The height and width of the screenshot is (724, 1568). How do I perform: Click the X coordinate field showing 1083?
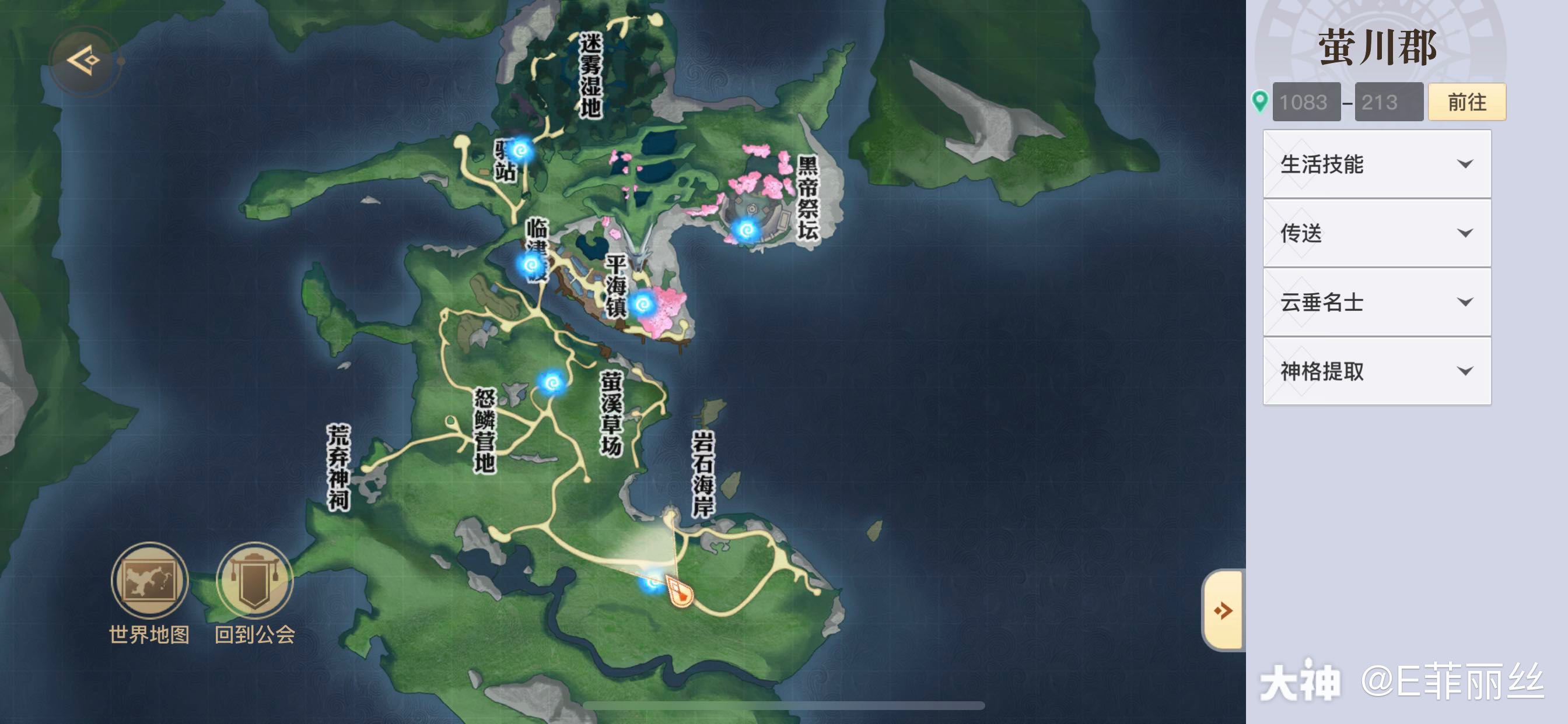click(x=1306, y=101)
